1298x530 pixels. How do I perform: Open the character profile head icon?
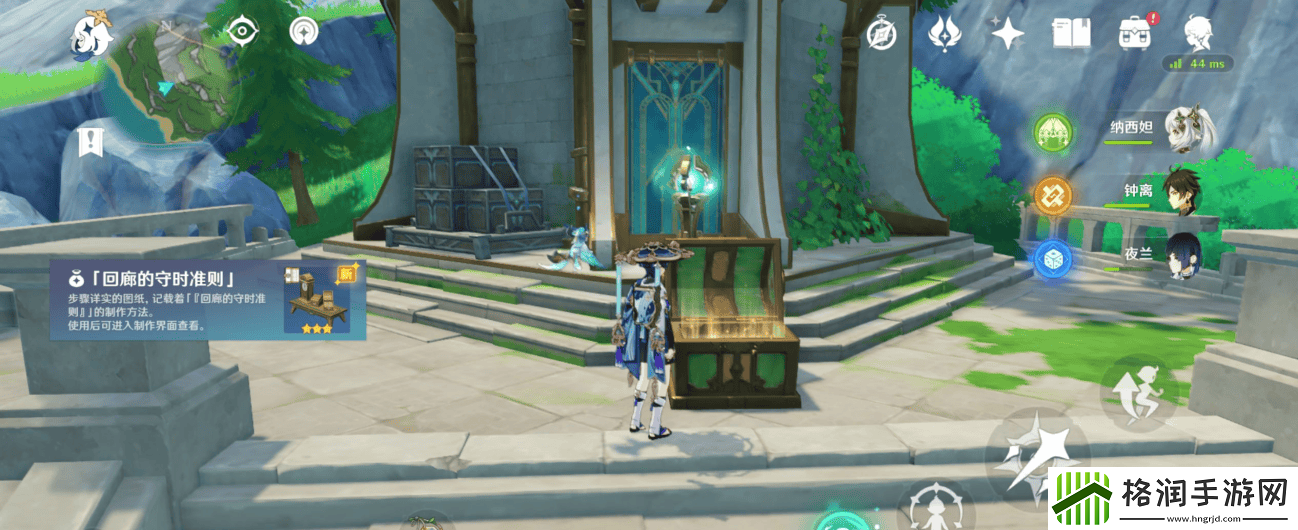tap(1198, 35)
